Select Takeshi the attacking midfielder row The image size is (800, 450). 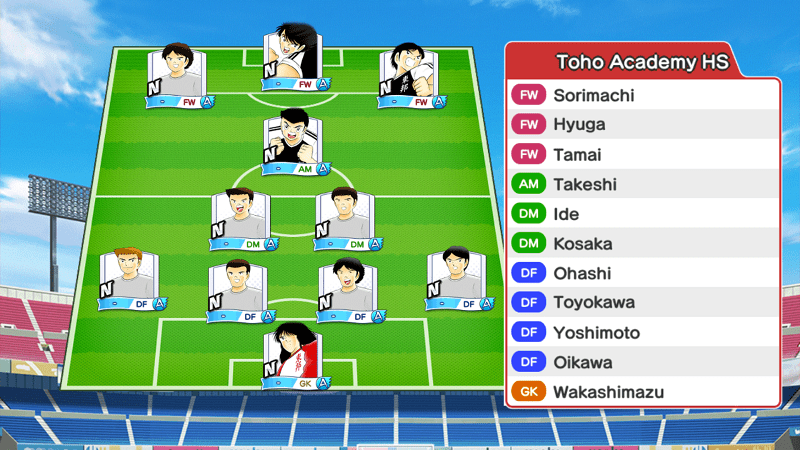pyautogui.click(x=642, y=184)
